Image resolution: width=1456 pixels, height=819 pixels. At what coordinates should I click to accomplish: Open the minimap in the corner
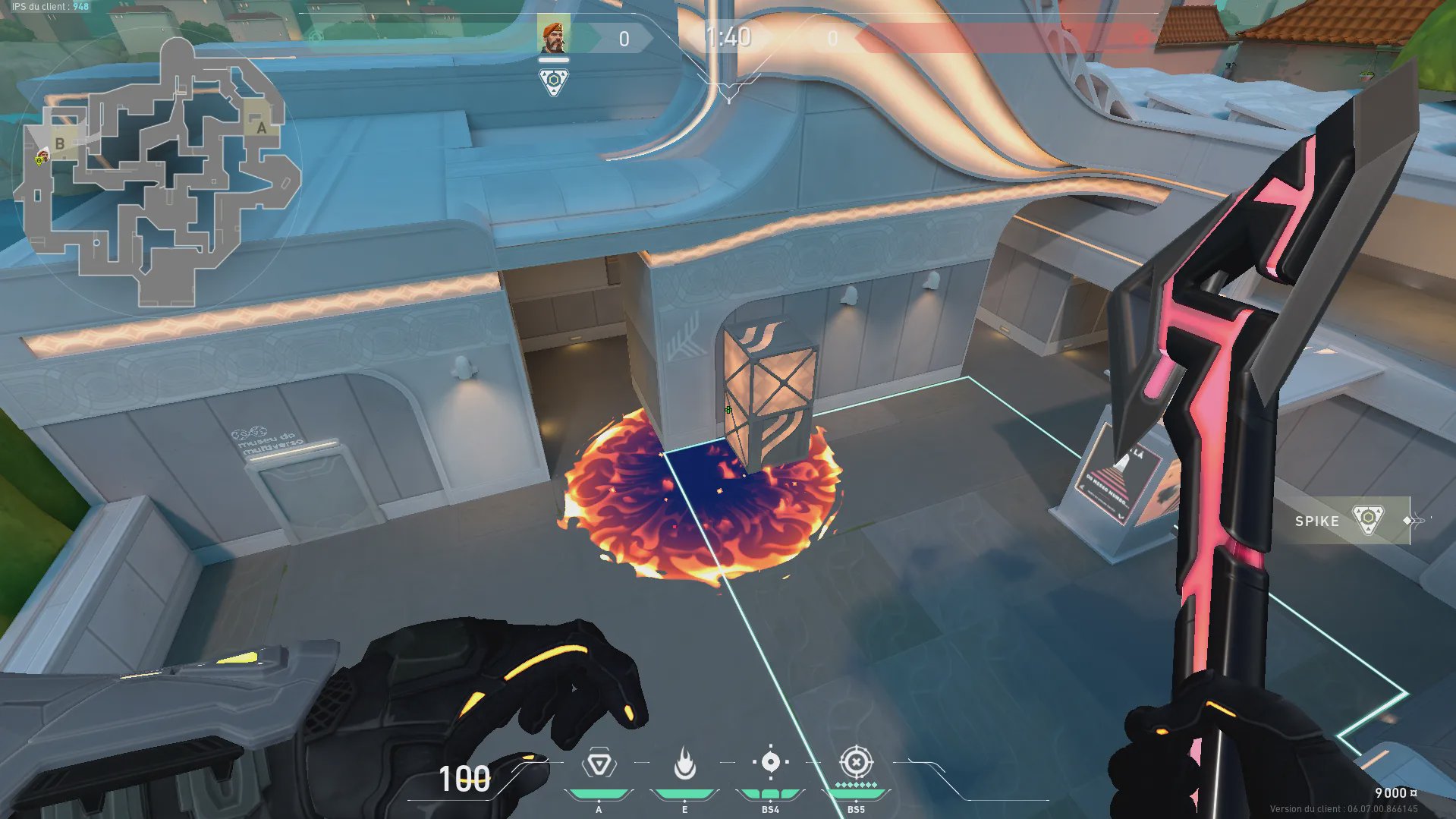(x=156, y=171)
